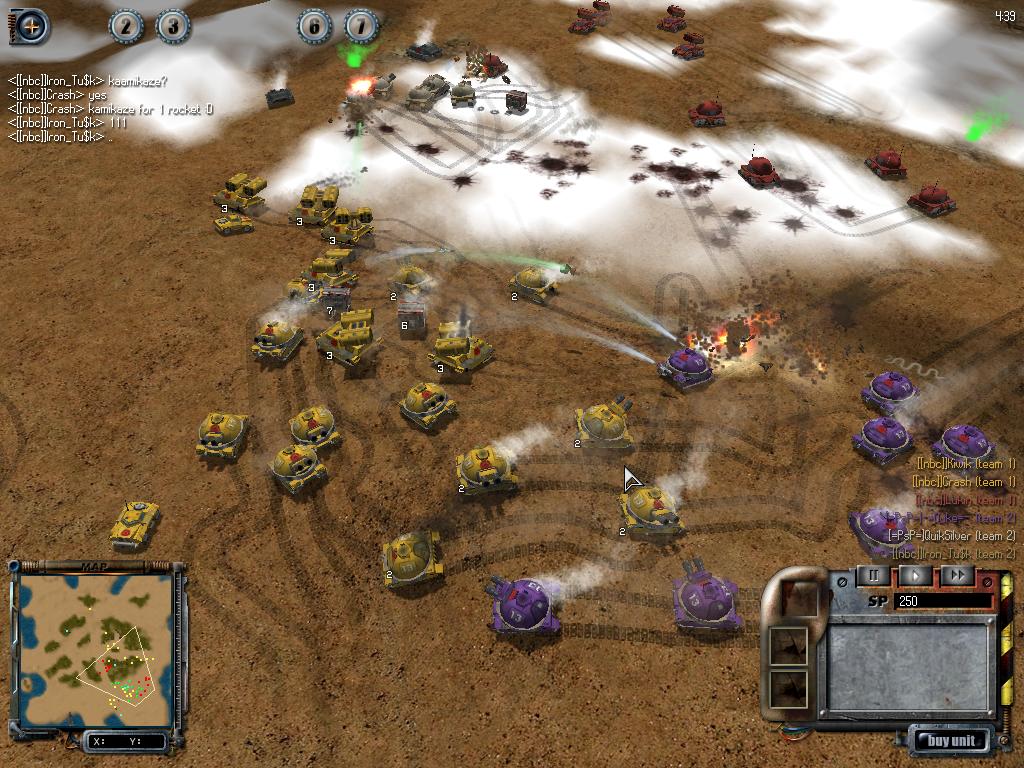Pause the game with the pause button
Image resolution: width=1024 pixels, height=768 pixels.
click(x=873, y=576)
